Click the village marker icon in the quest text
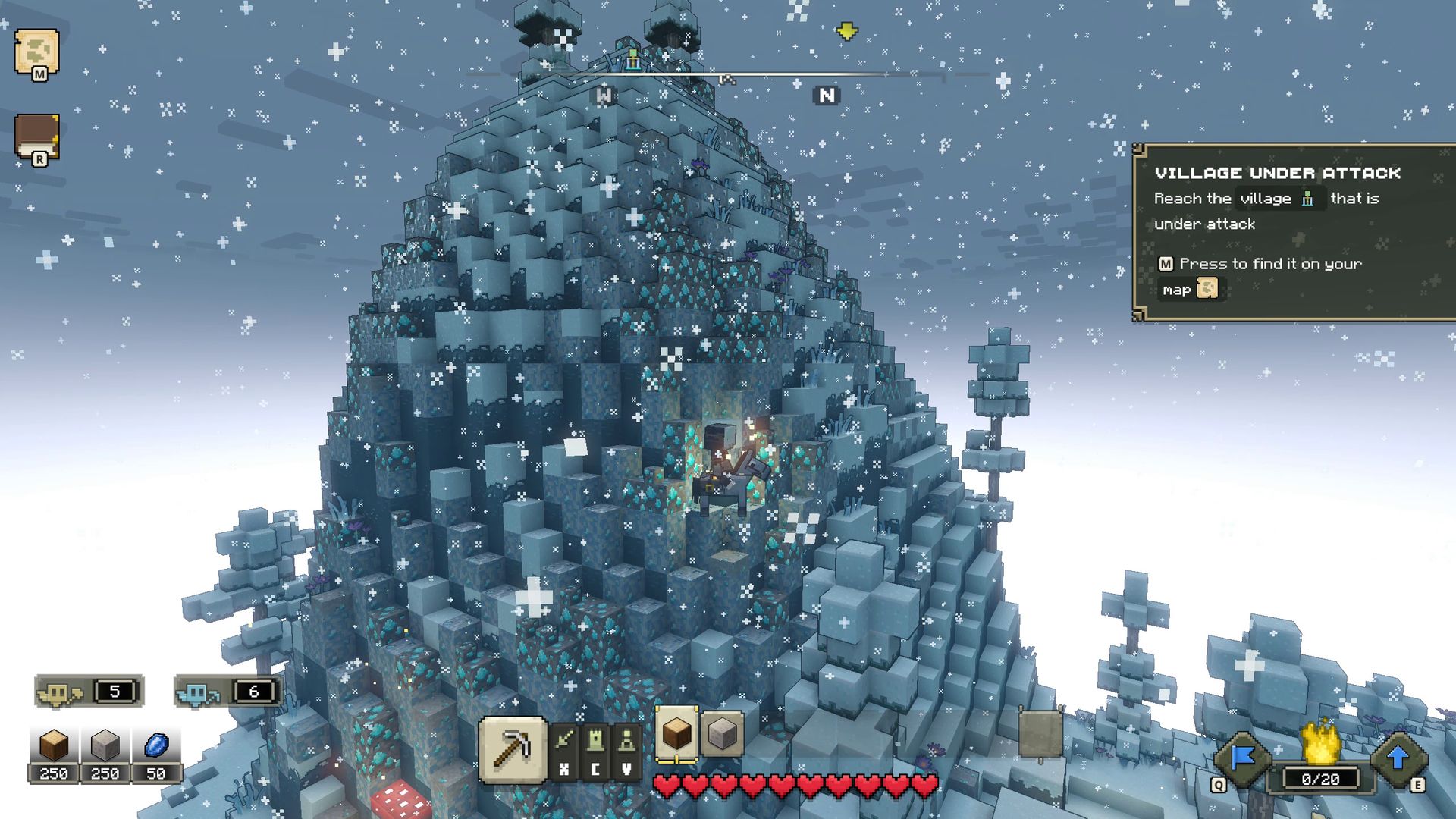Image resolution: width=1456 pixels, height=819 pixels. point(1307,199)
